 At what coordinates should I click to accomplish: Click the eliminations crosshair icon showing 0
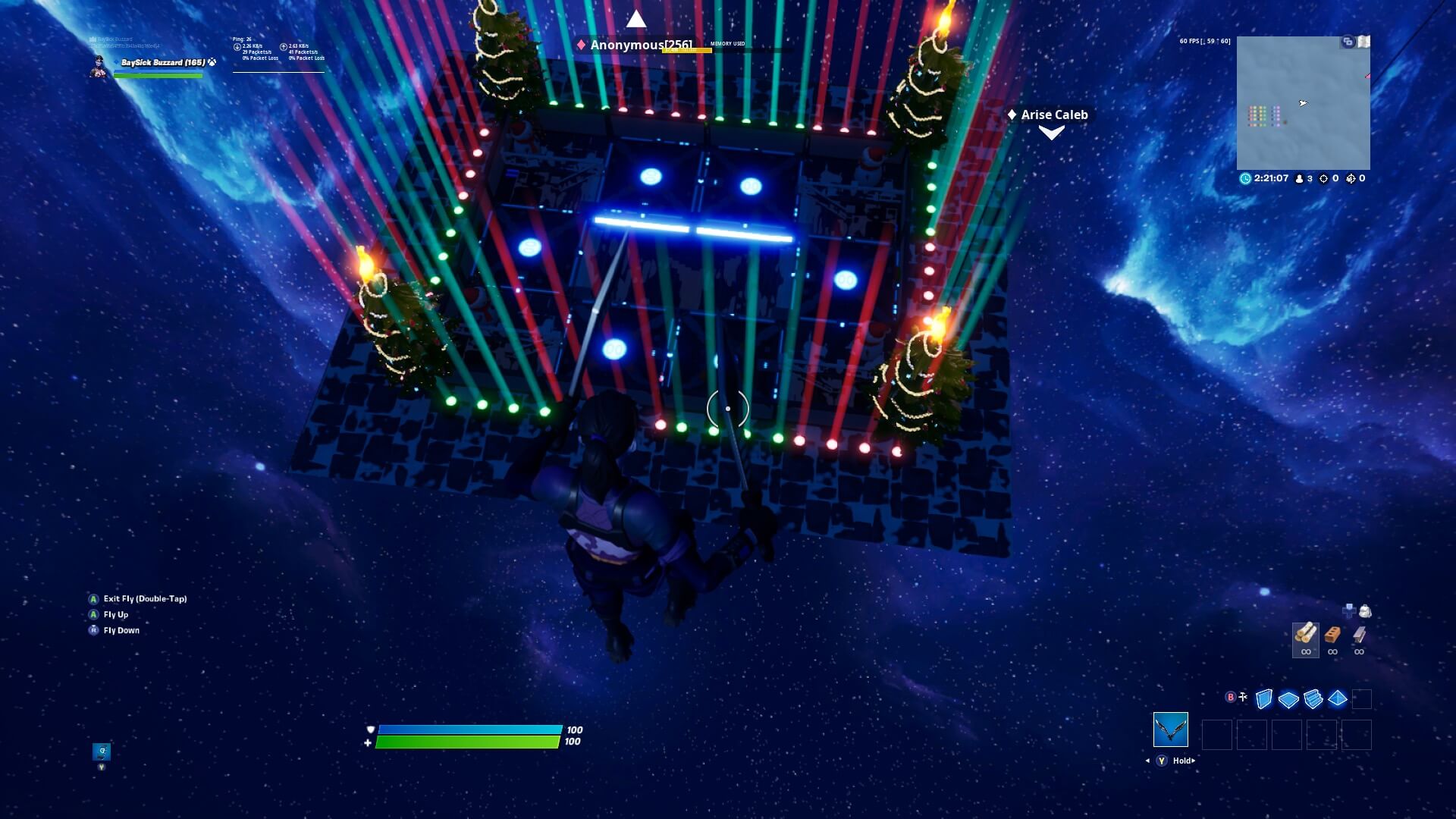pos(1324,179)
